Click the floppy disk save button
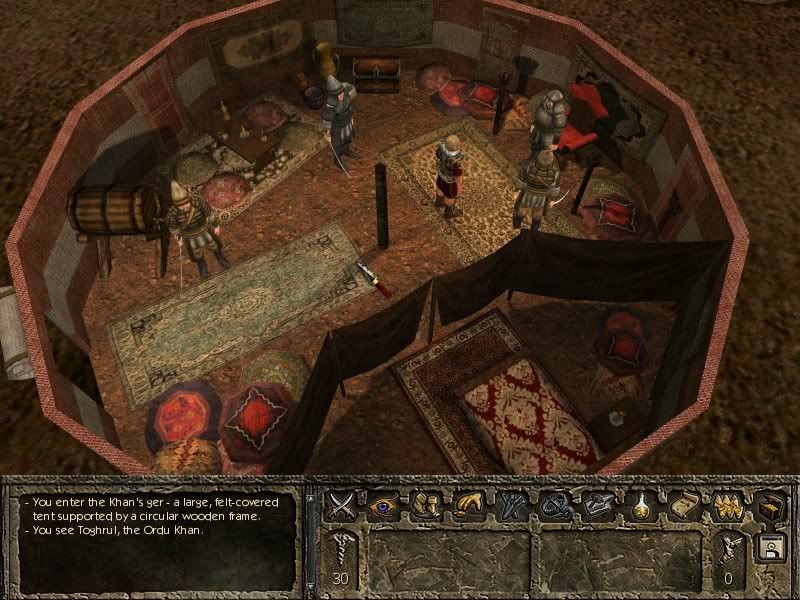The width and height of the screenshot is (800, 600). 771,548
